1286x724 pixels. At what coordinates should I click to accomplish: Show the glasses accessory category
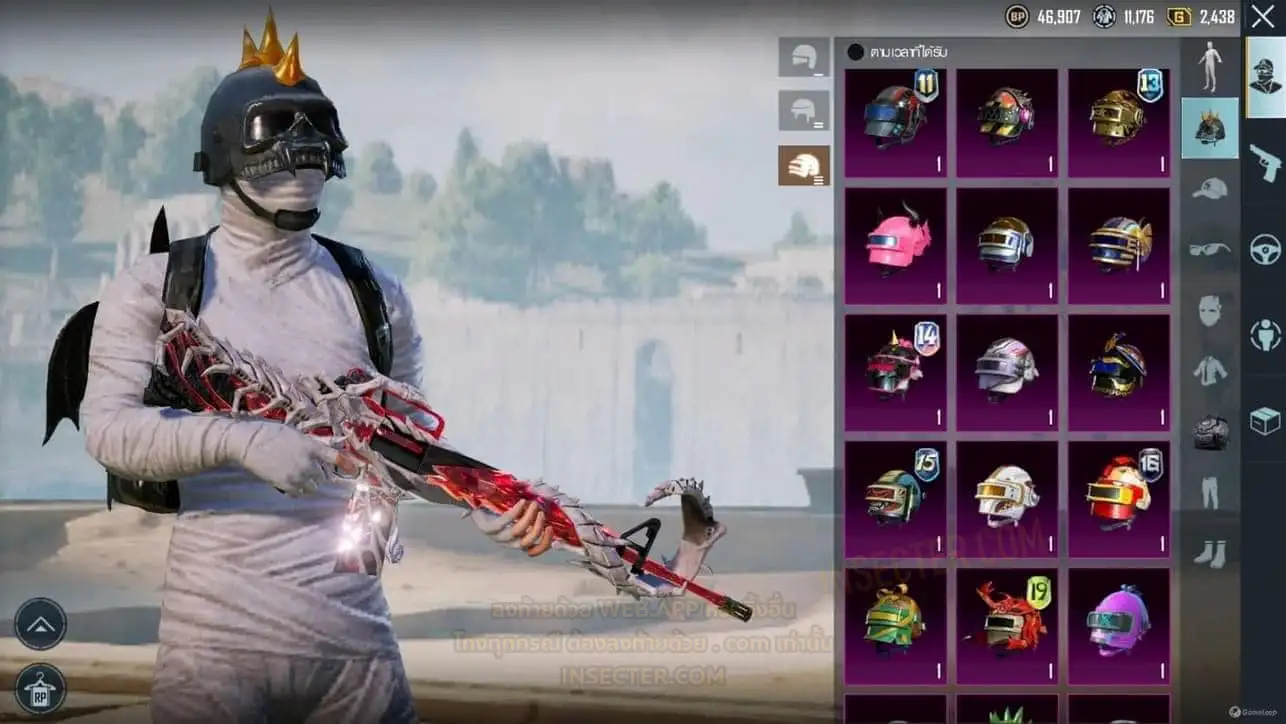coord(1210,249)
